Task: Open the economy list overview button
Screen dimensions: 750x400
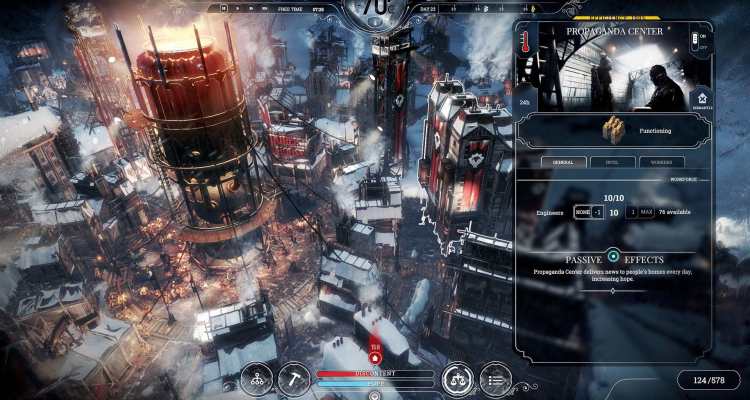Action: 495,379
